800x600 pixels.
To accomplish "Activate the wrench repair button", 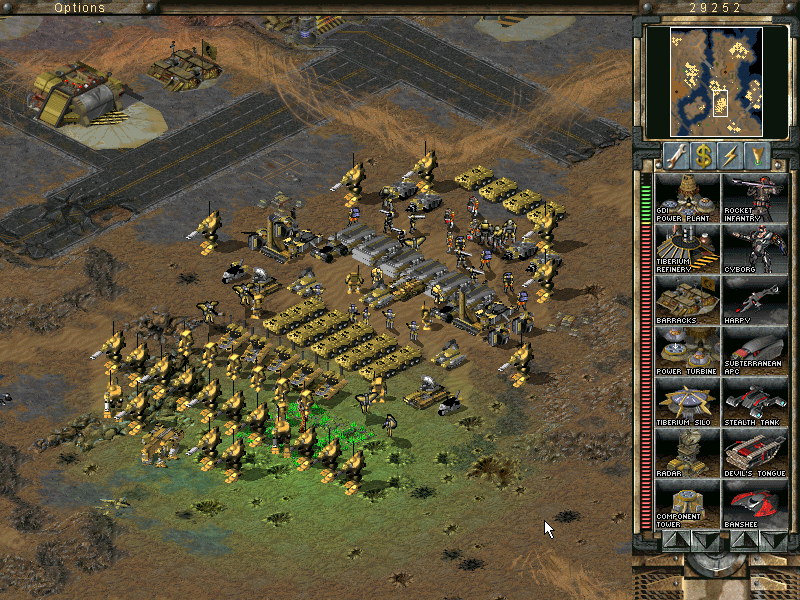I will [x=675, y=155].
